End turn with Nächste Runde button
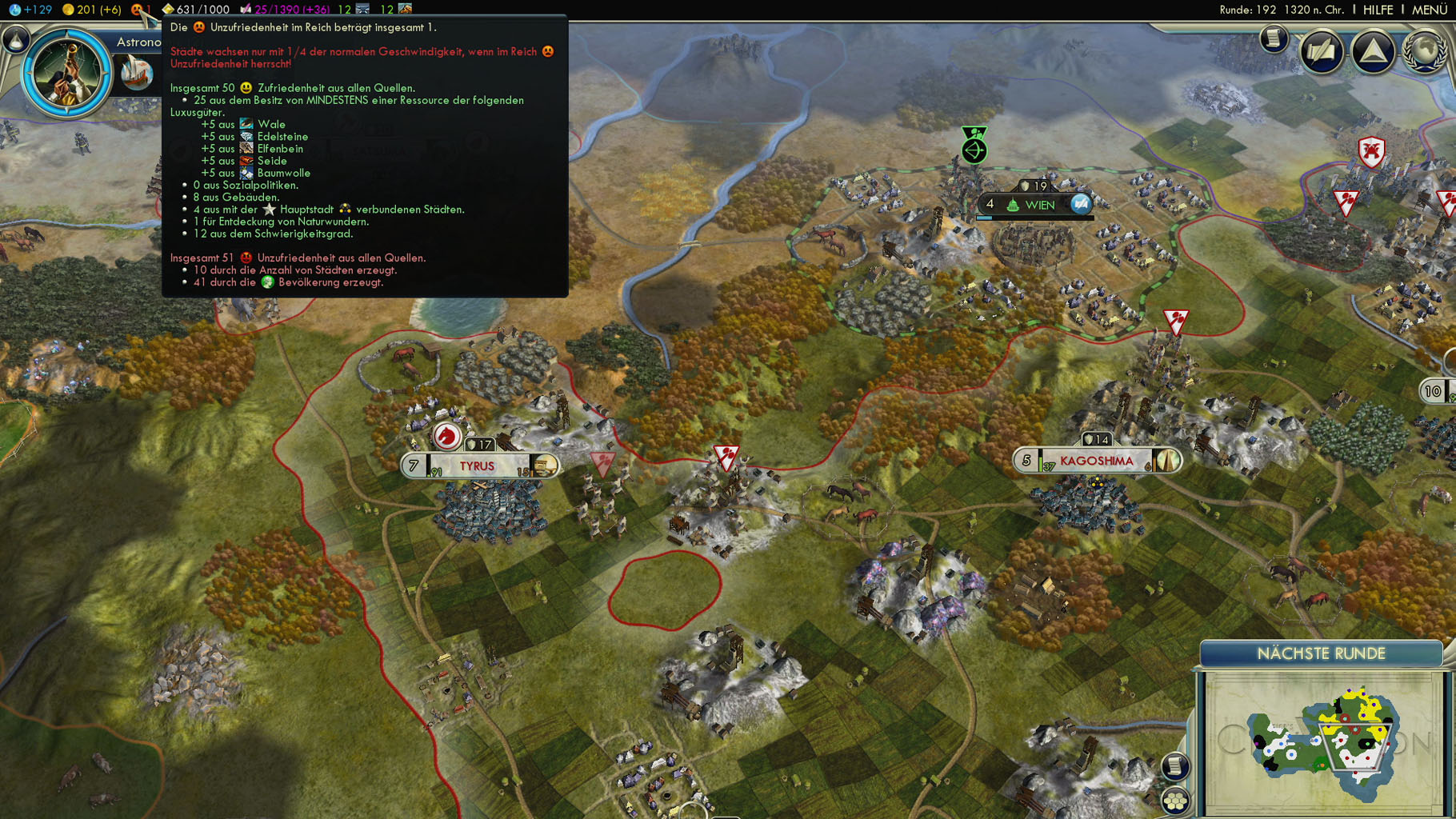The height and width of the screenshot is (819, 1456). coord(1321,653)
